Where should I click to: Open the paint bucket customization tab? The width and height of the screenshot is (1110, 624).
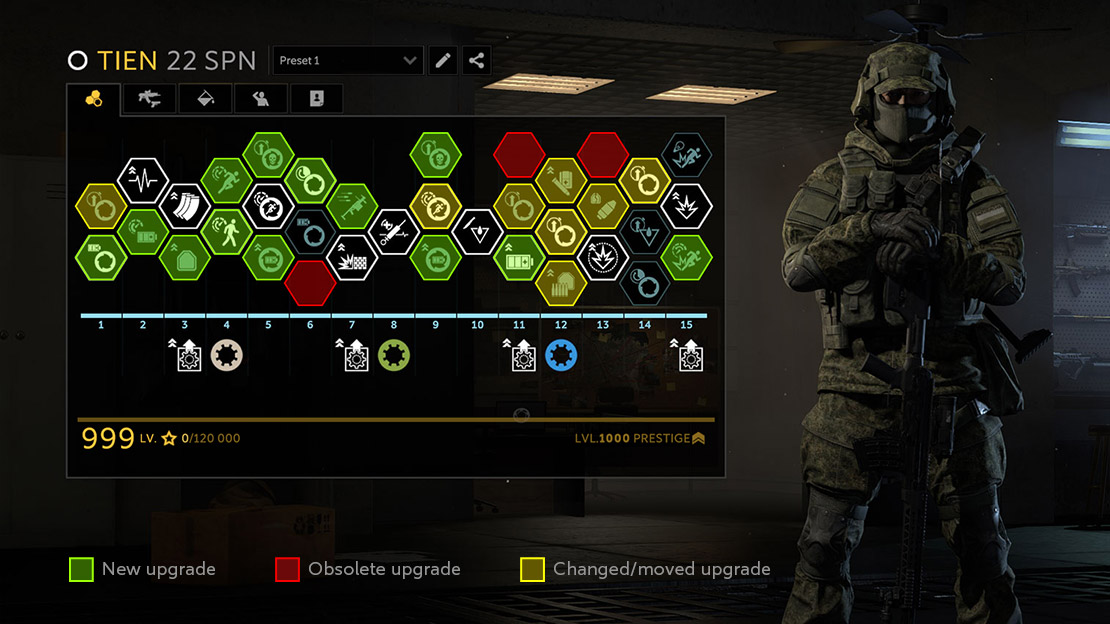205,98
